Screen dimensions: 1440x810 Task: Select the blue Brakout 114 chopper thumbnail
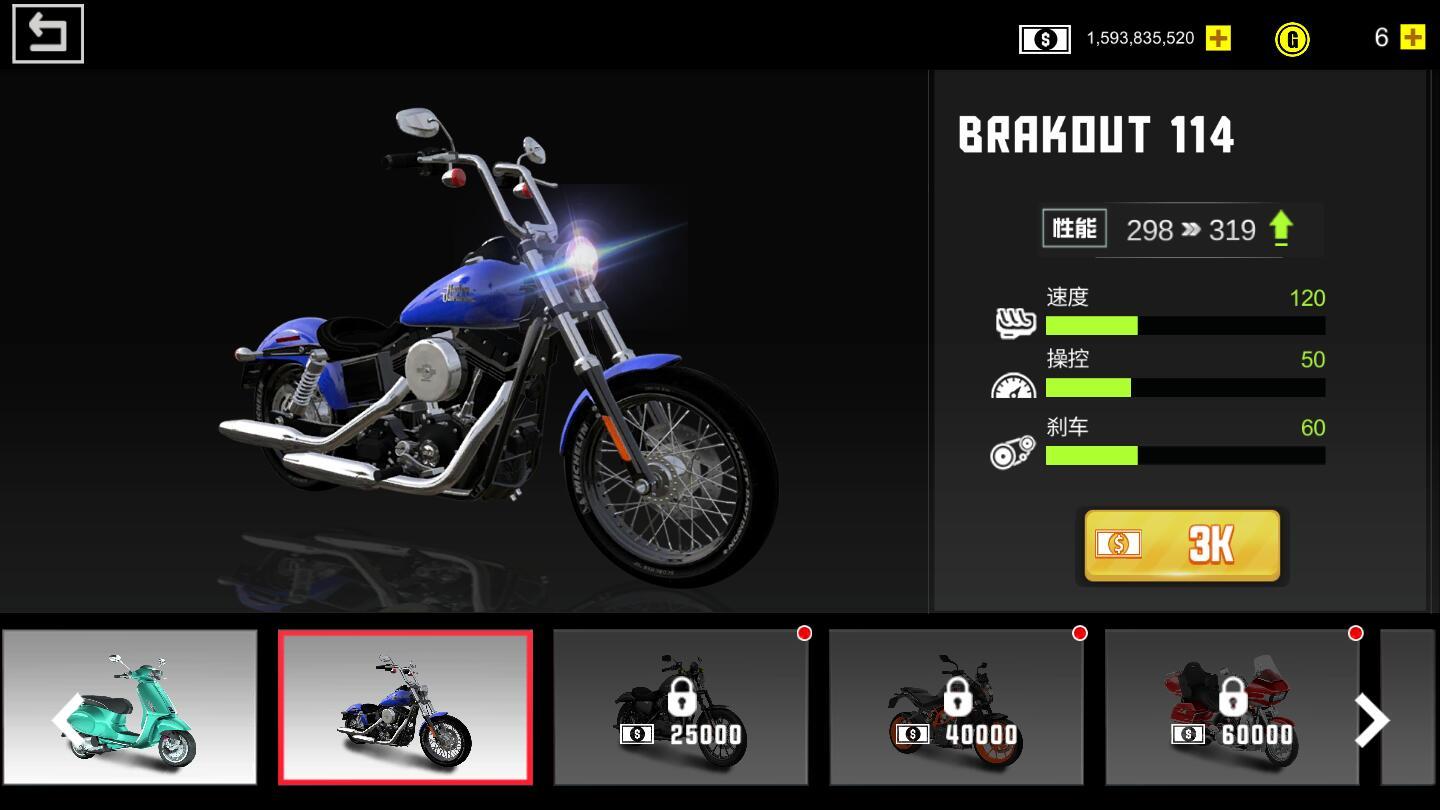point(405,708)
